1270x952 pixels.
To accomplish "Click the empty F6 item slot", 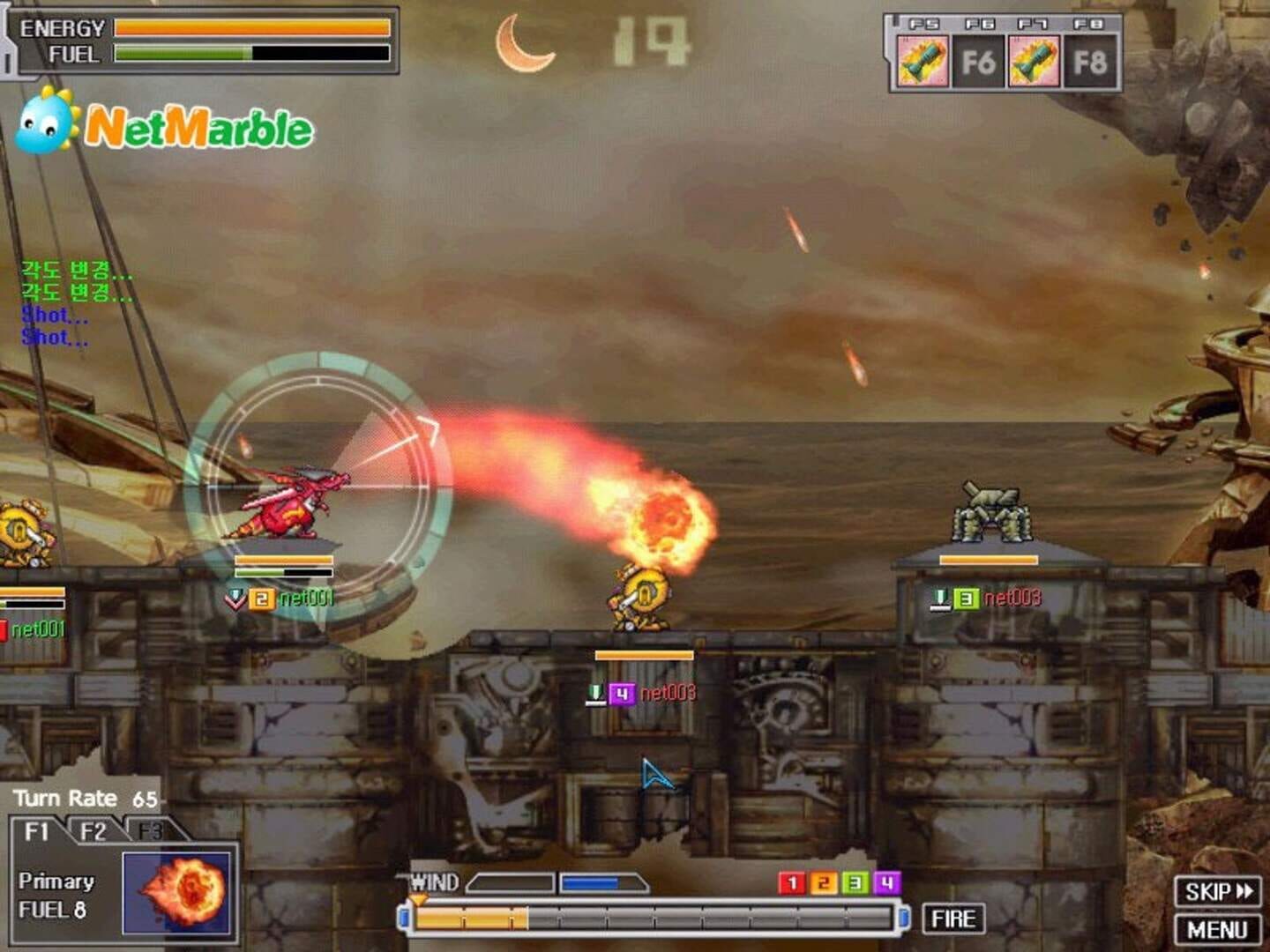I will click(978, 62).
